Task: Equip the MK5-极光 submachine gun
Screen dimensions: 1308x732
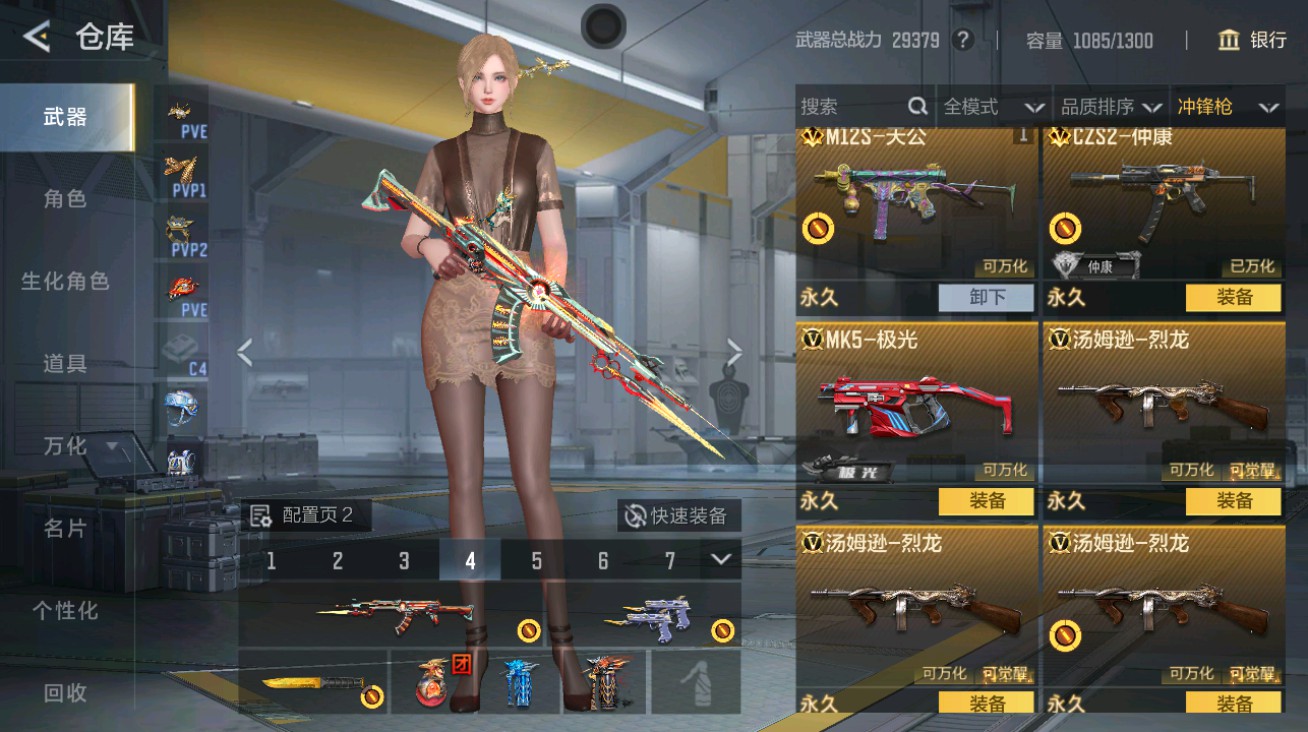Action: coord(985,501)
